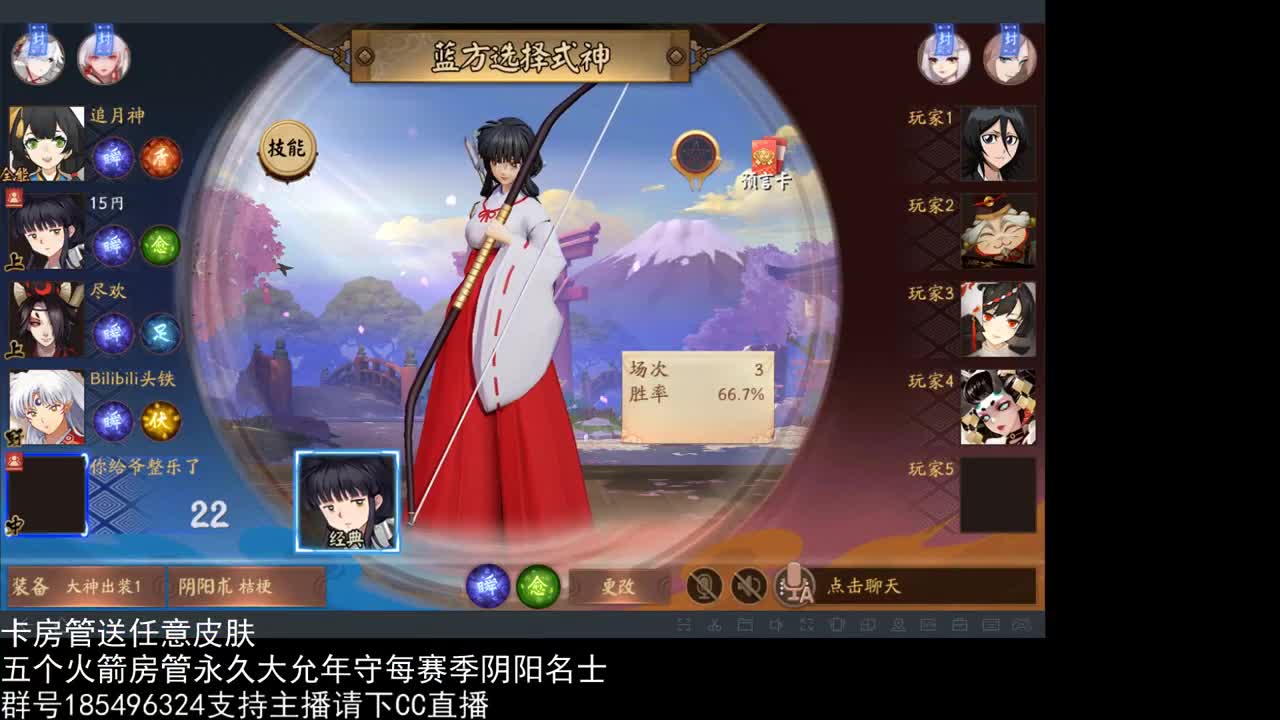Screen dimensions: 1280x720
Task: Click the orange orb next to 追月神
Action: pos(160,158)
